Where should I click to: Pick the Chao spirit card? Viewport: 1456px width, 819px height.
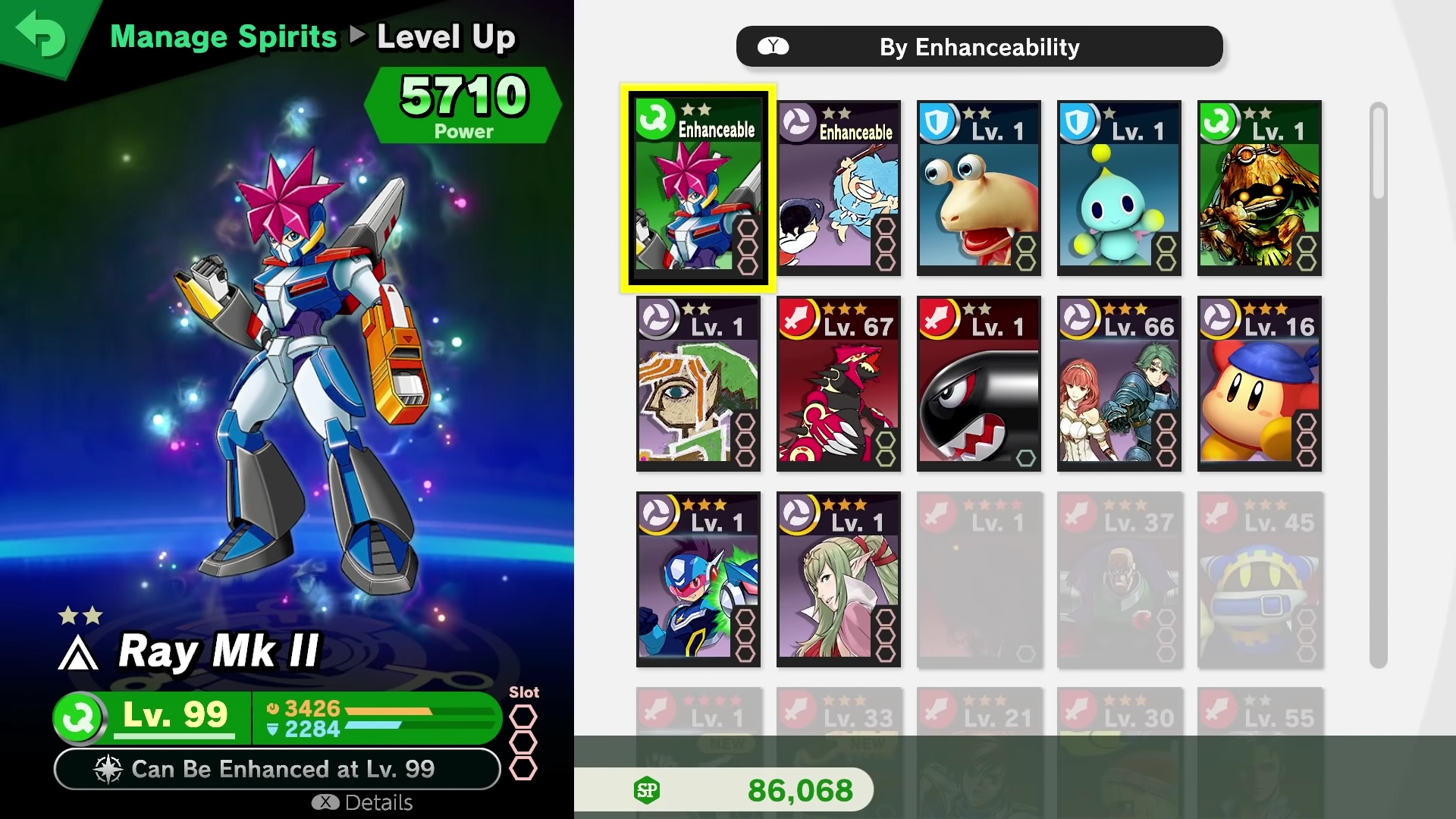tap(1119, 187)
